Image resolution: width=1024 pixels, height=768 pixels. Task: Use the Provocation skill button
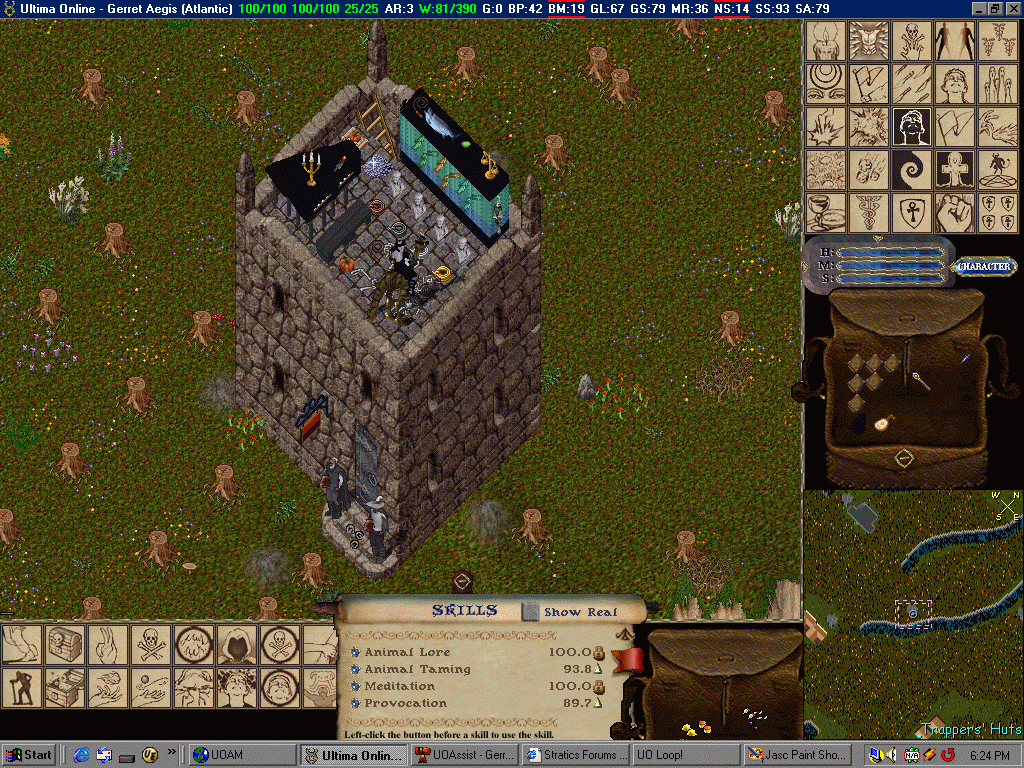(355, 703)
